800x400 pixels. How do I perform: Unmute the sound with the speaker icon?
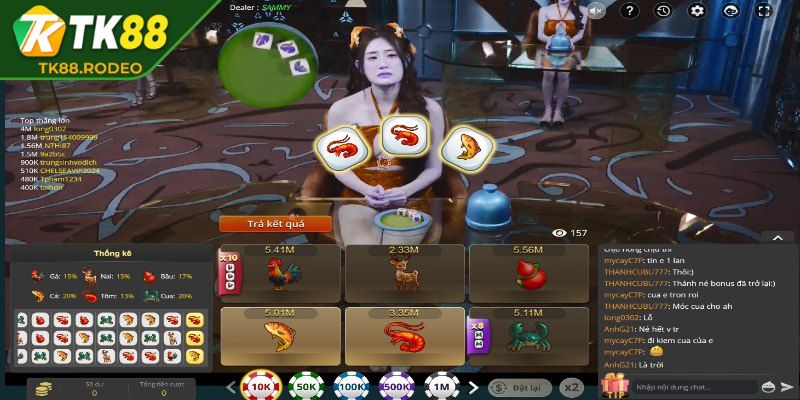click(597, 11)
